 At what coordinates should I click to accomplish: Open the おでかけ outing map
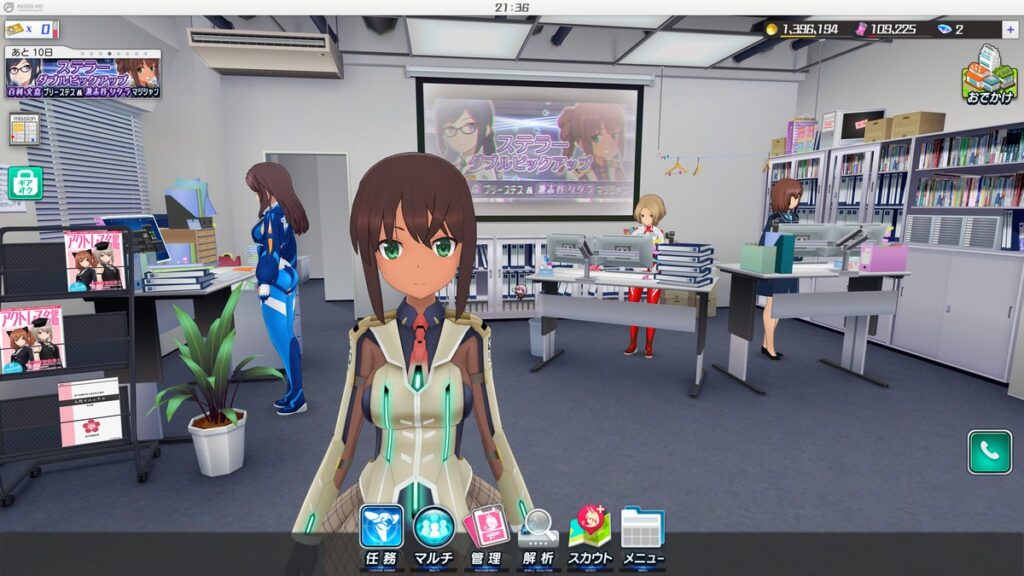click(x=989, y=75)
